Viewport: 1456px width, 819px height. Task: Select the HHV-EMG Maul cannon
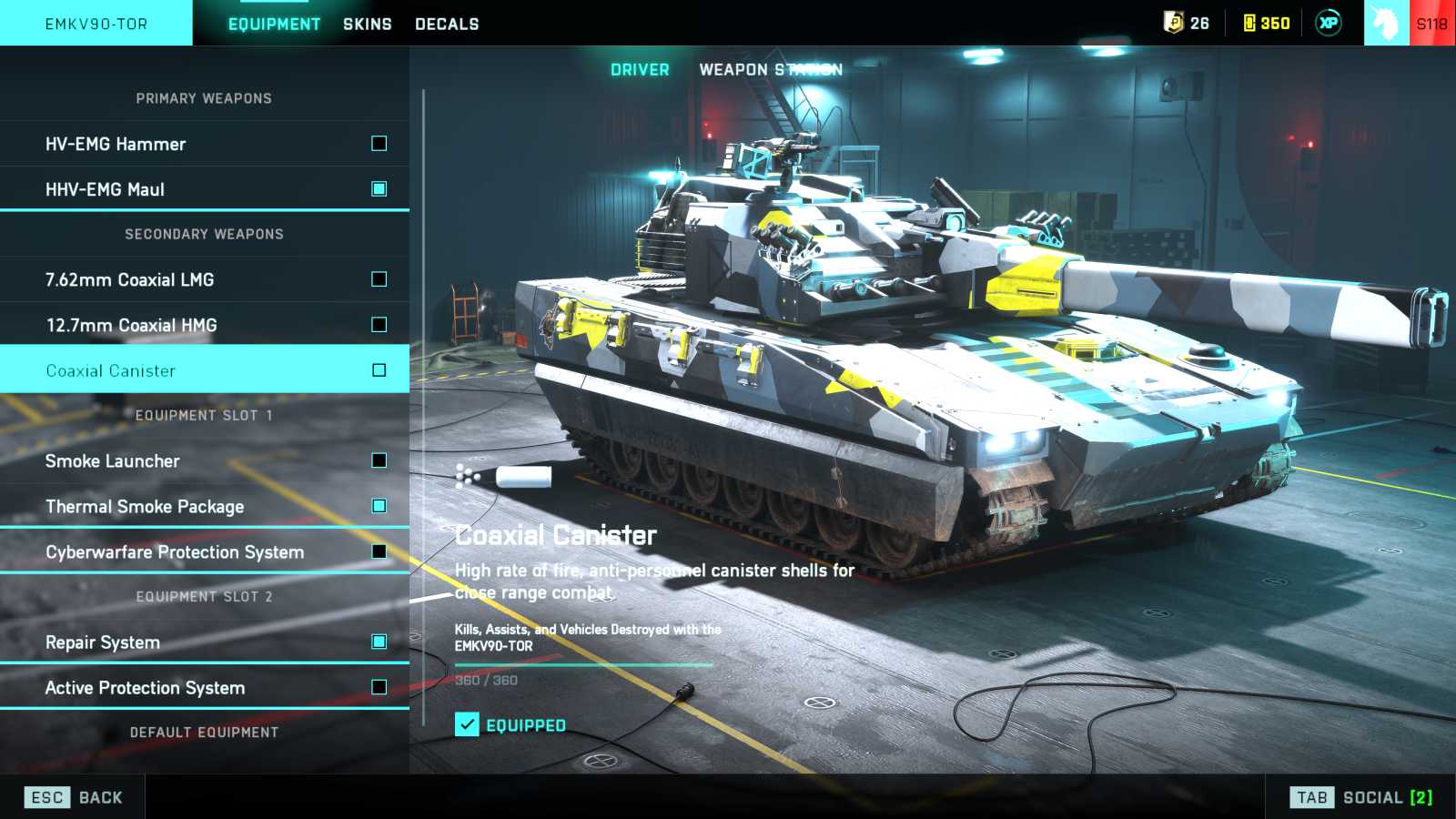pyautogui.click(x=205, y=189)
